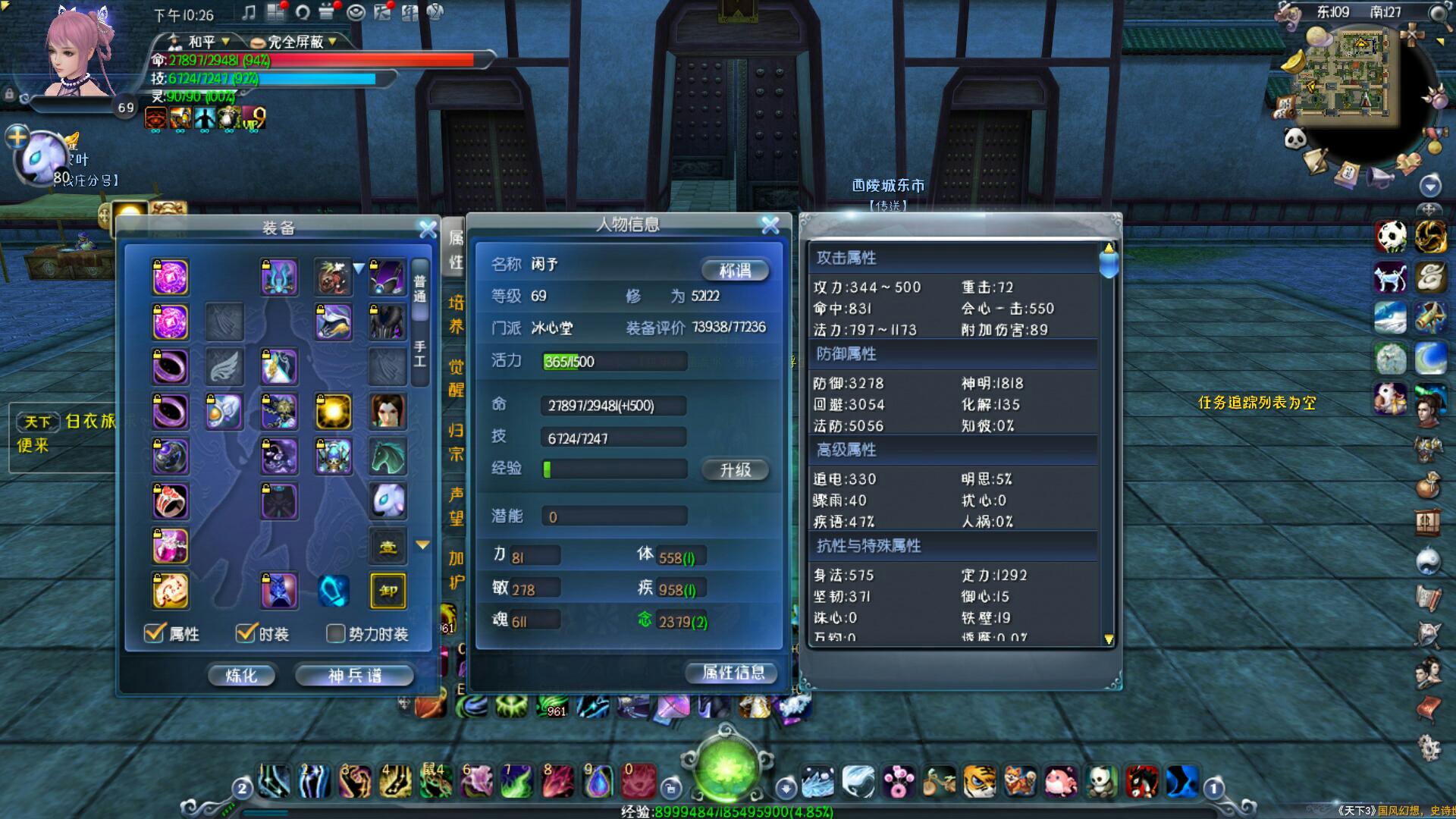The image size is (1456, 819).
Task: Click the 升级 level-up button
Action: pos(734,470)
